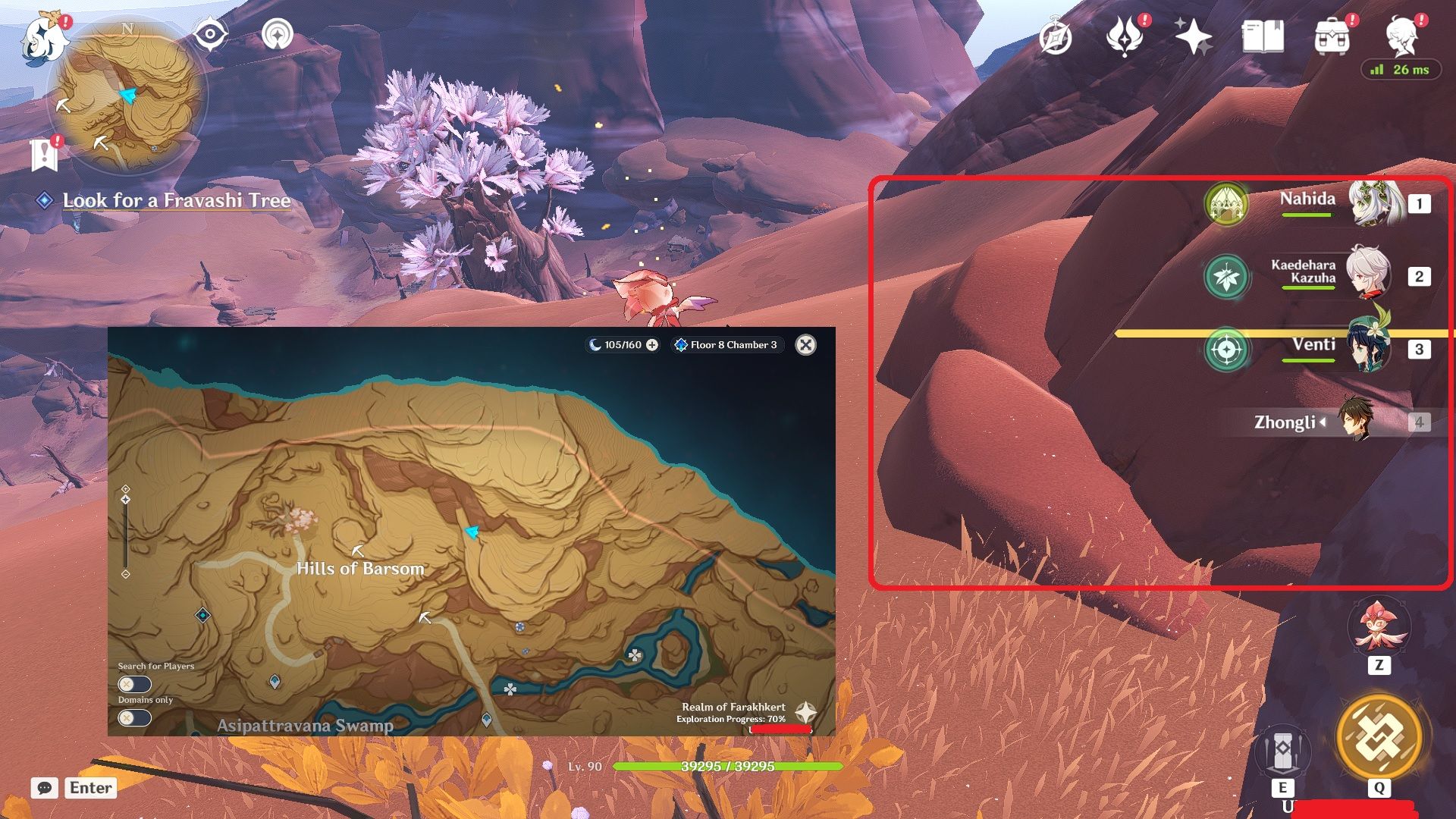Open chat with the Enter button

89,788
